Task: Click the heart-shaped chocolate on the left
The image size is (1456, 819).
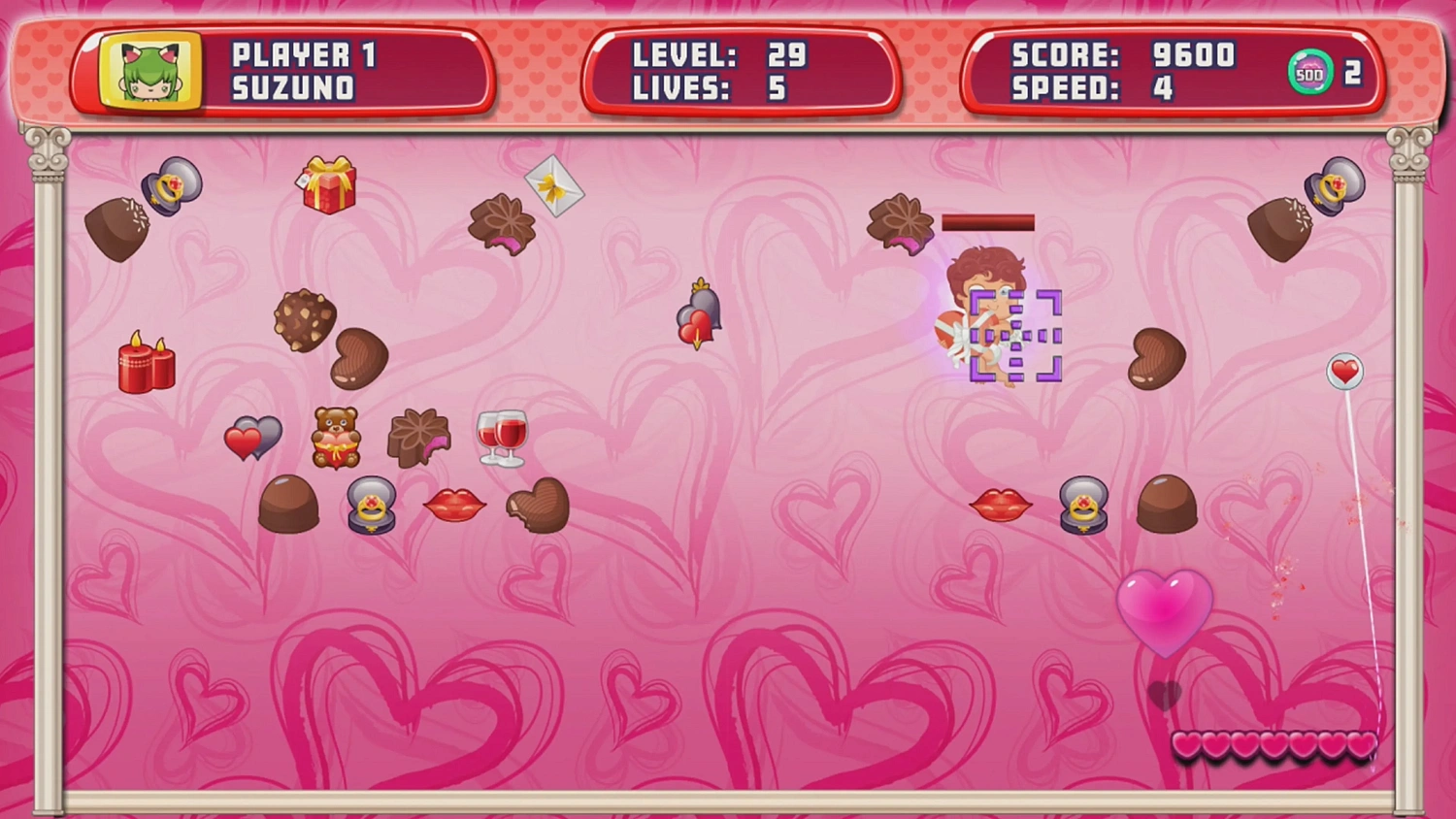Action: click(x=359, y=357)
